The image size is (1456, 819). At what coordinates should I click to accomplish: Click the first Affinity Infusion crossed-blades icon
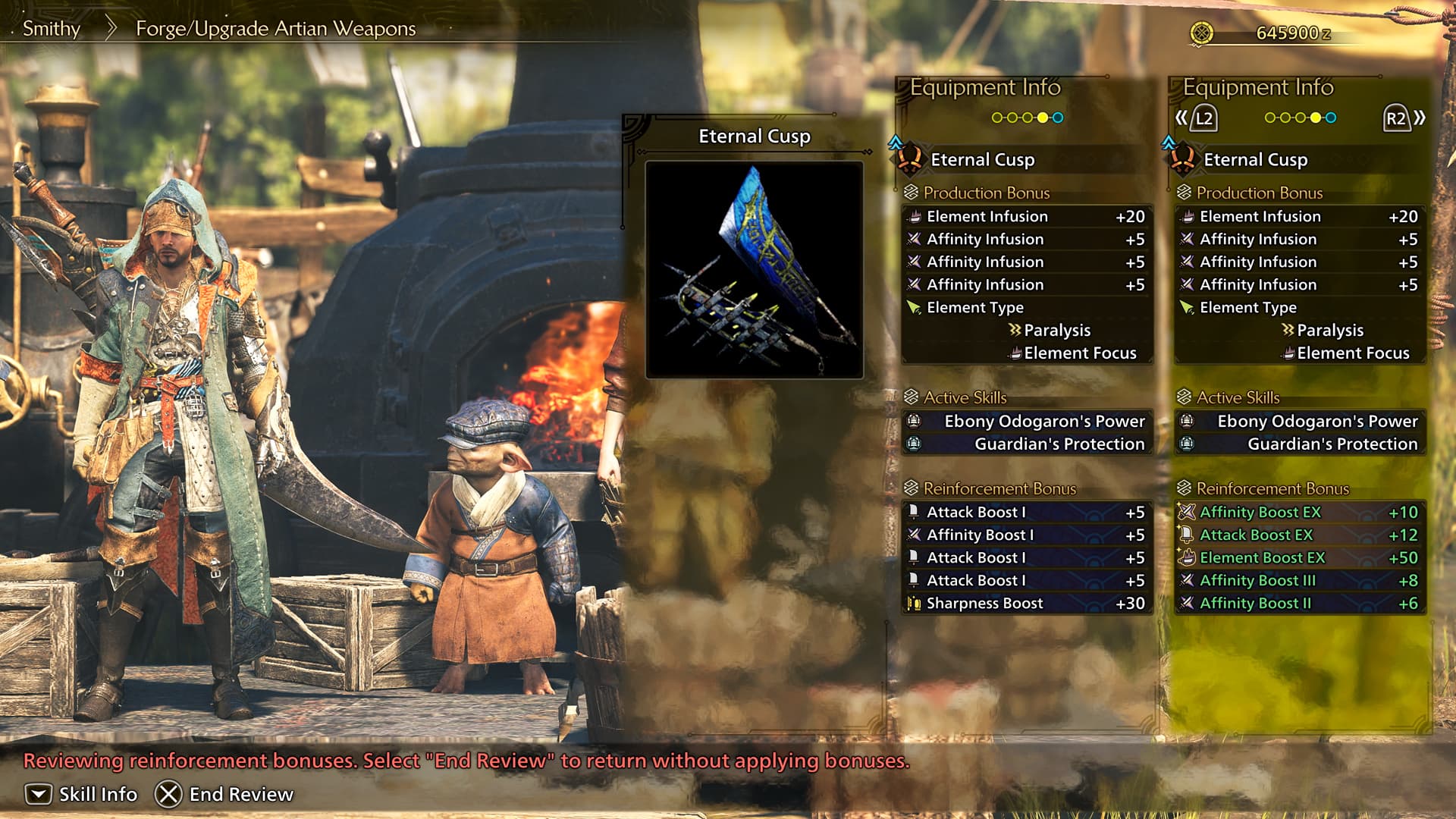(914, 239)
